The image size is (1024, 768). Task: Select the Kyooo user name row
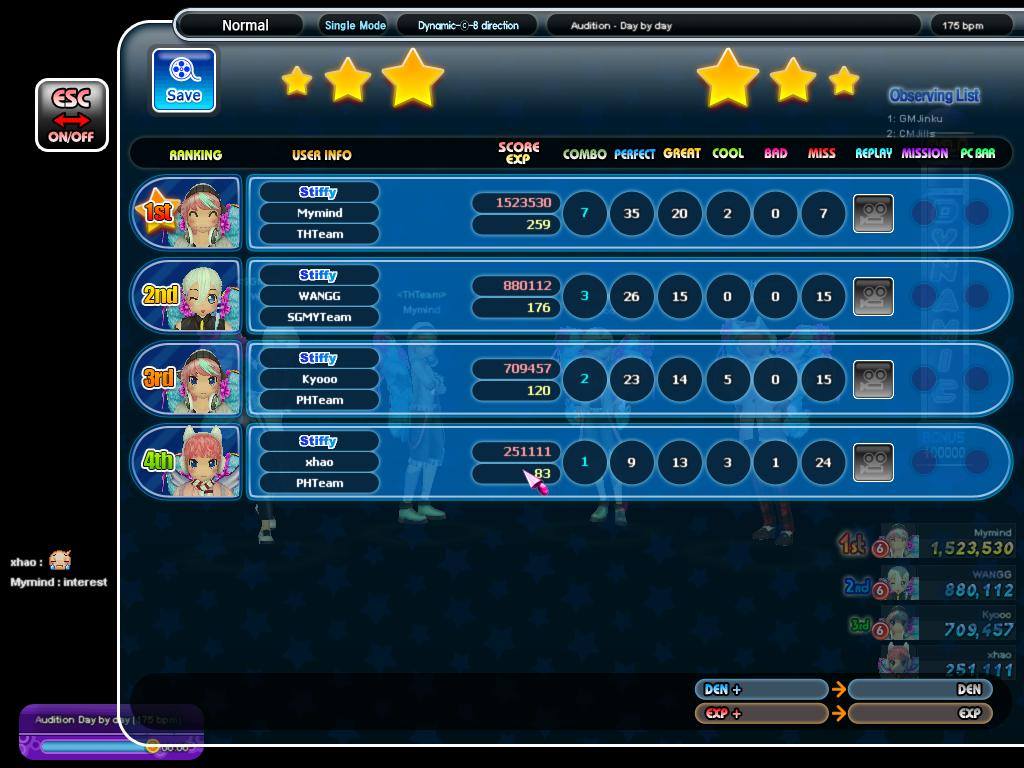(x=319, y=379)
